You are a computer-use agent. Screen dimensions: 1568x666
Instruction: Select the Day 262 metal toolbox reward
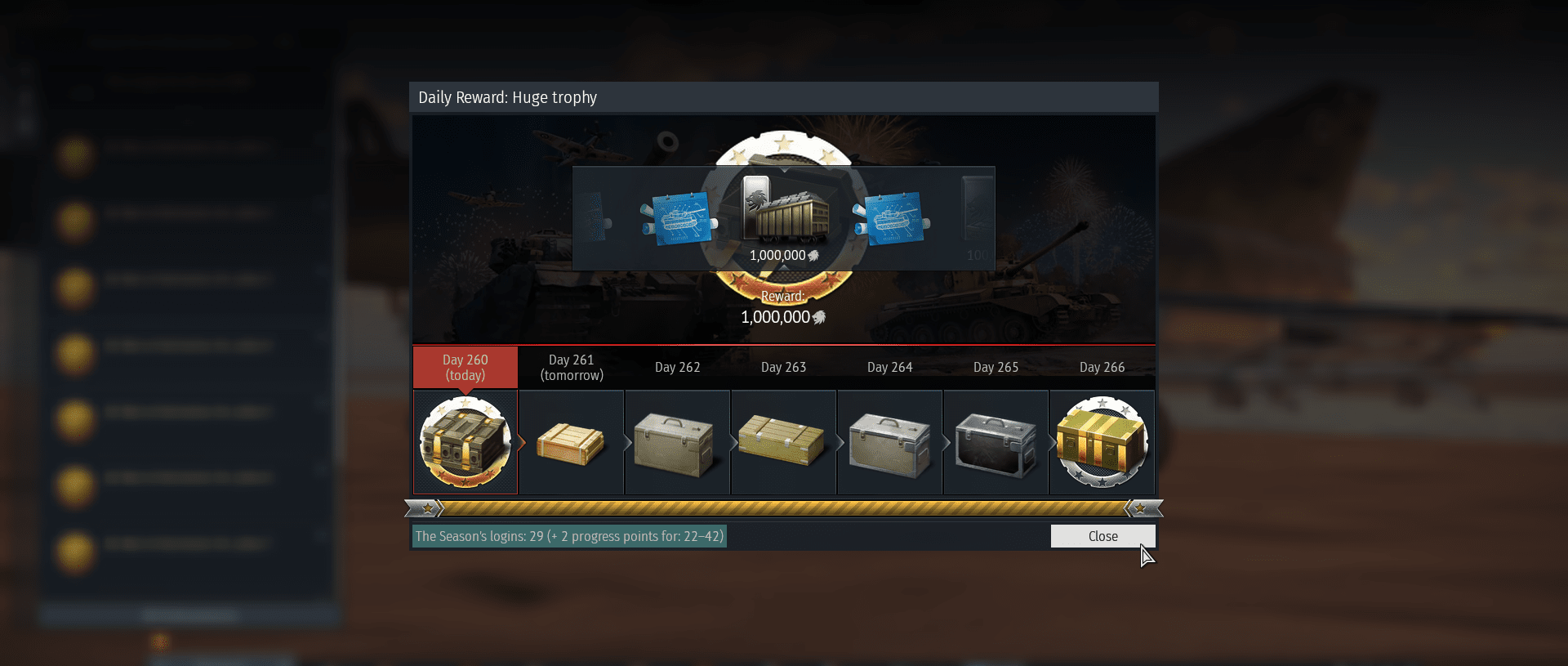(x=676, y=444)
